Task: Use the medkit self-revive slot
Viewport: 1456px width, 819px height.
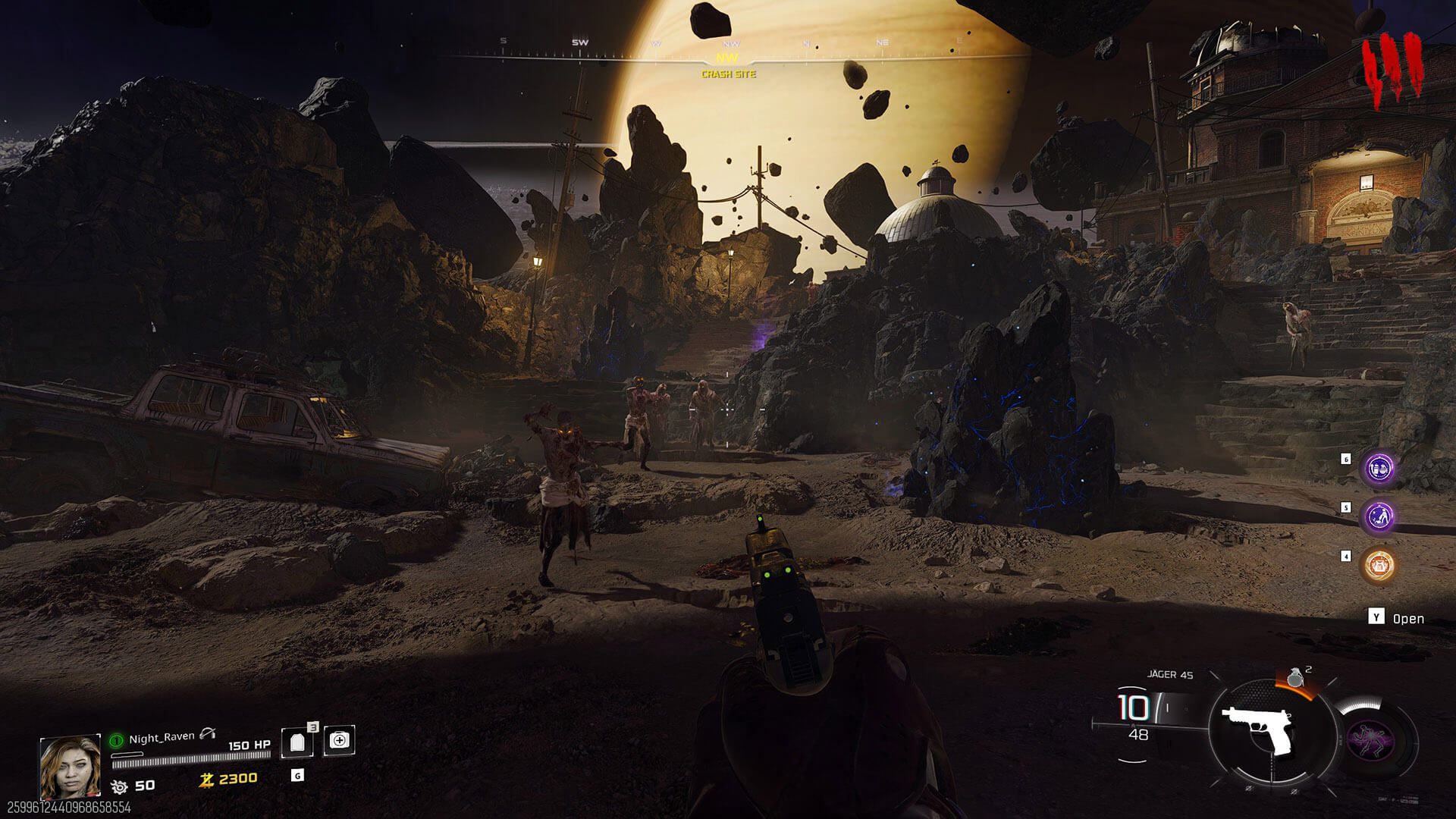Action: point(338,740)
